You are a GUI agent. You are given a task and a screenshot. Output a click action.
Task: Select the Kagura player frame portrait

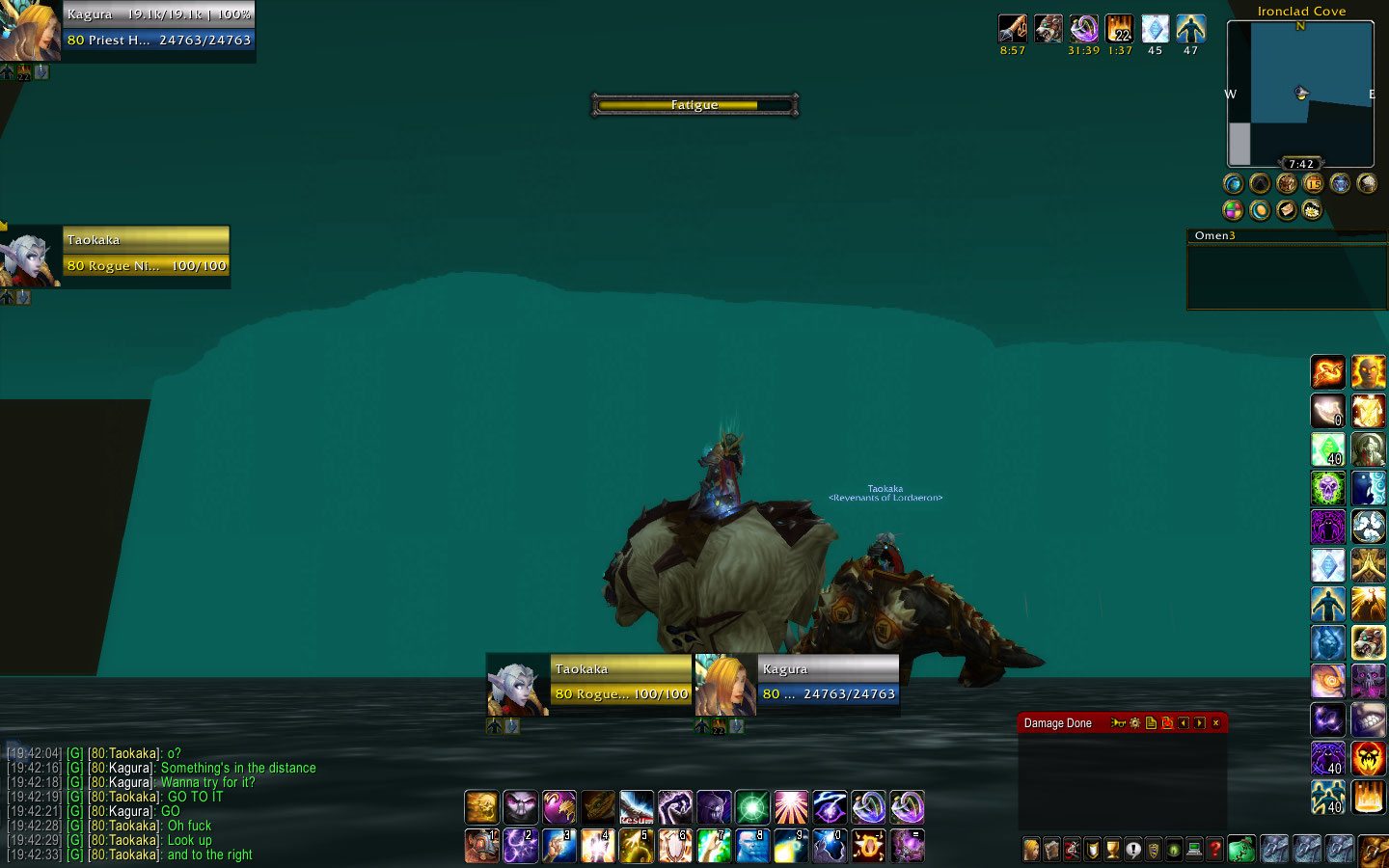coord(29,29)
